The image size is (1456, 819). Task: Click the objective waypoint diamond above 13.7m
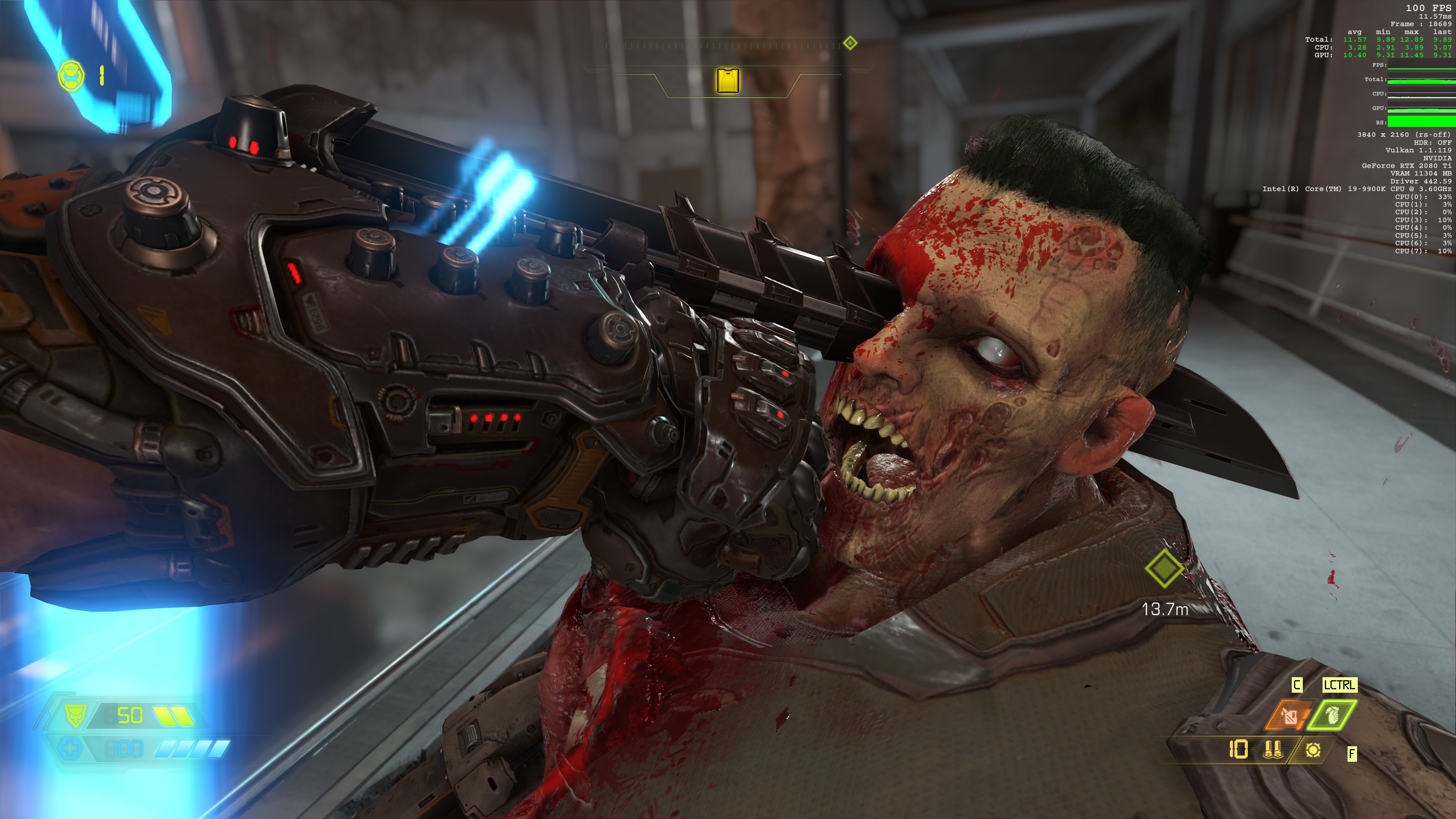pyautogui.click(x=1164, y=568)
